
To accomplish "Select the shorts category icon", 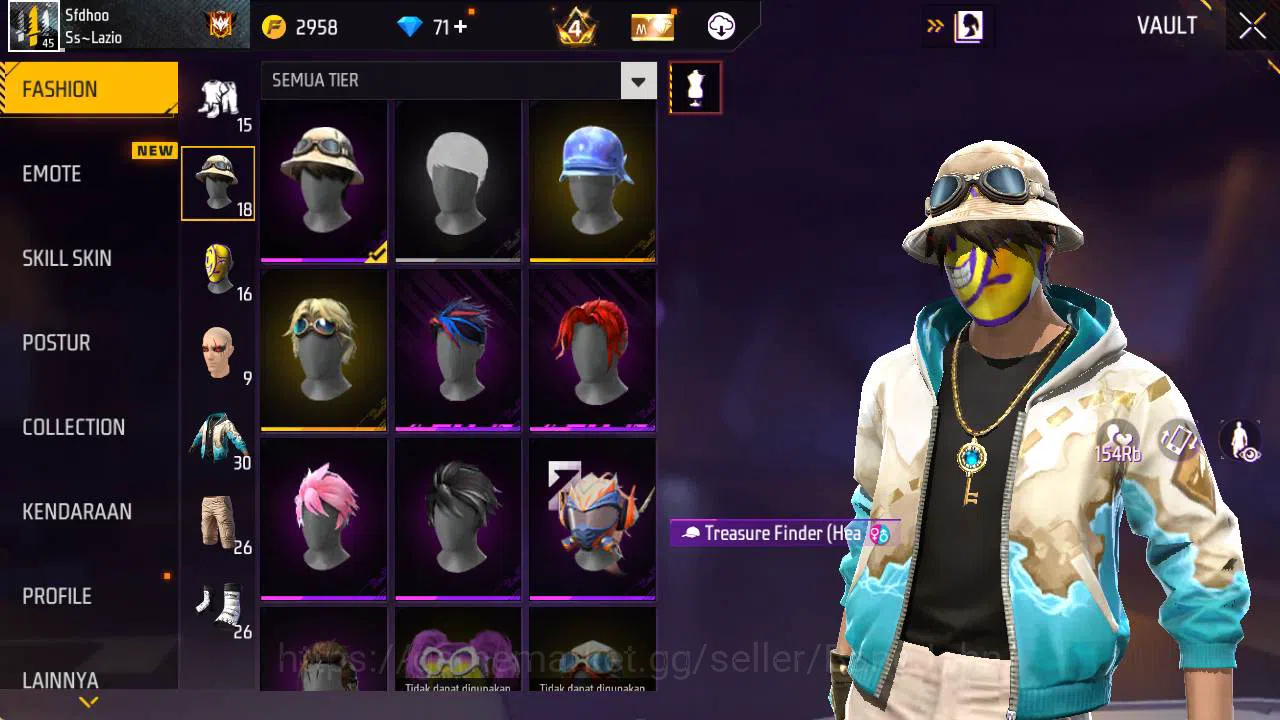I will pos(219,518).
